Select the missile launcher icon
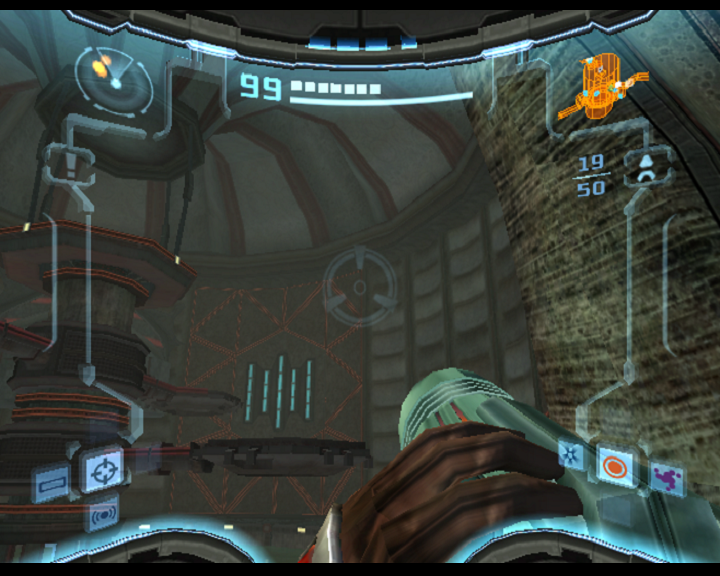The height and width of the screenshot is (576, 720). (646, 167)
